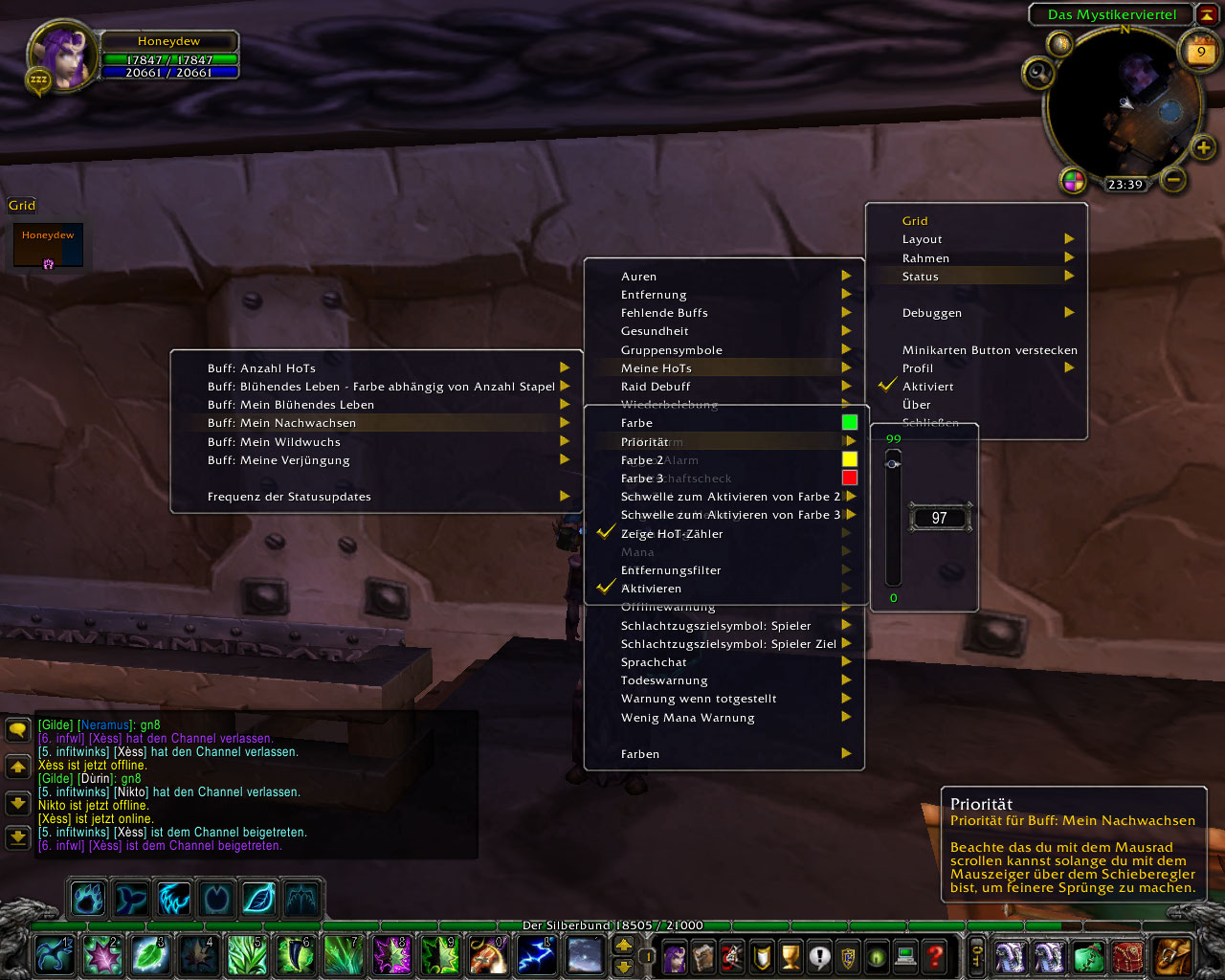Click the green Farbe color swatch
This screenshot has width=1225, height=980.
pos(850,422)
